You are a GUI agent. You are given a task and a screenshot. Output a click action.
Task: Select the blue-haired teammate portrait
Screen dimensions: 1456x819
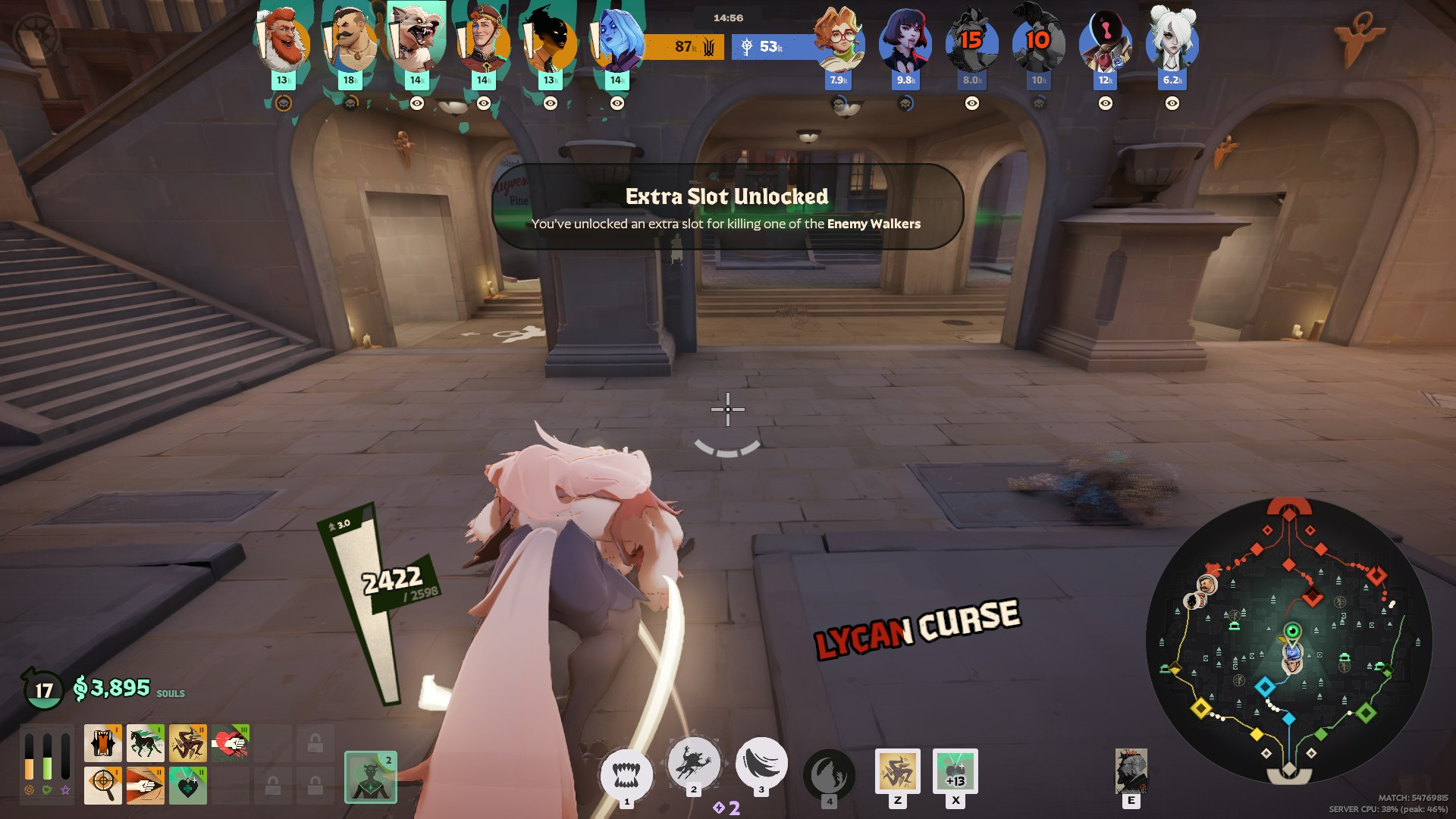(617, 42)
